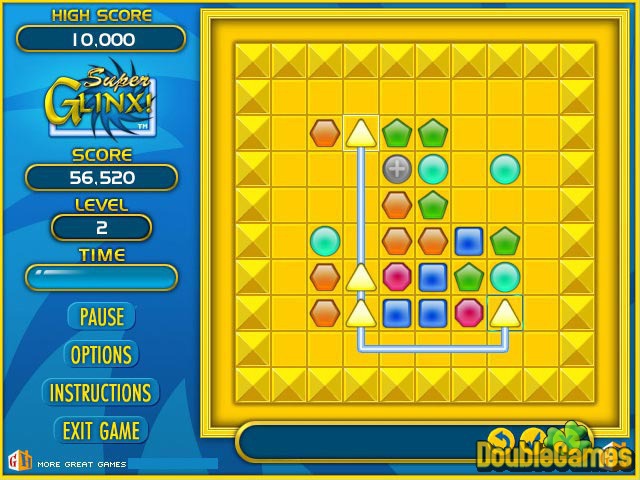Pick the teal circle beside the grey plus tile

click(433, 169)
